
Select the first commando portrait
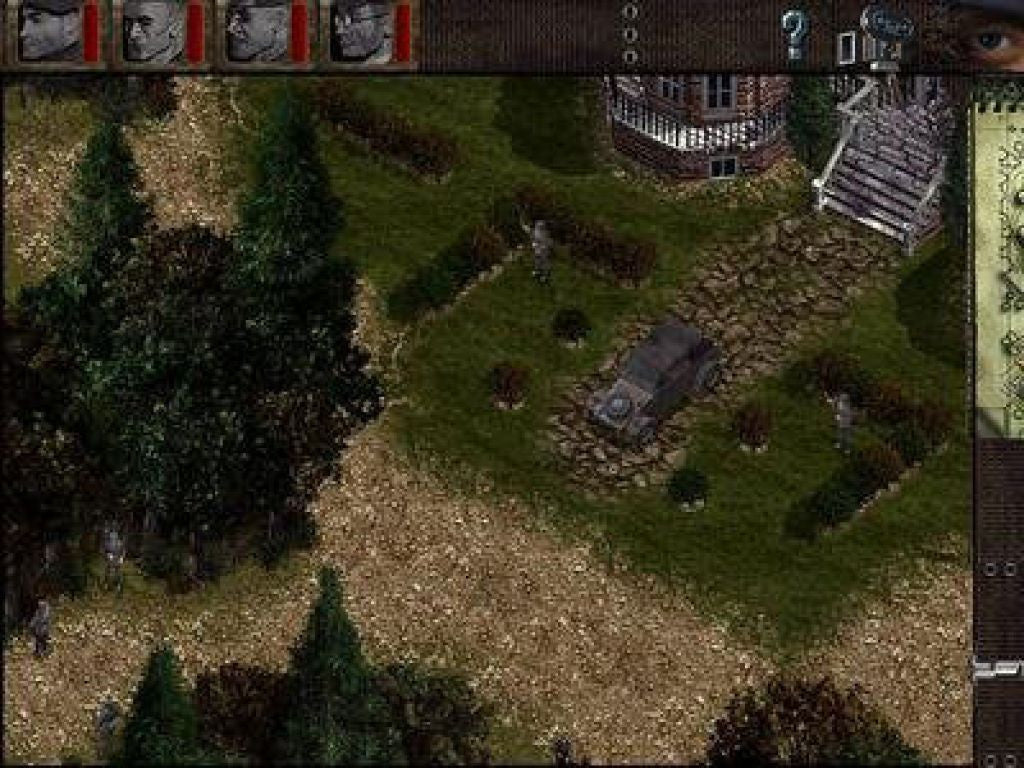click(x=52, y=31)
